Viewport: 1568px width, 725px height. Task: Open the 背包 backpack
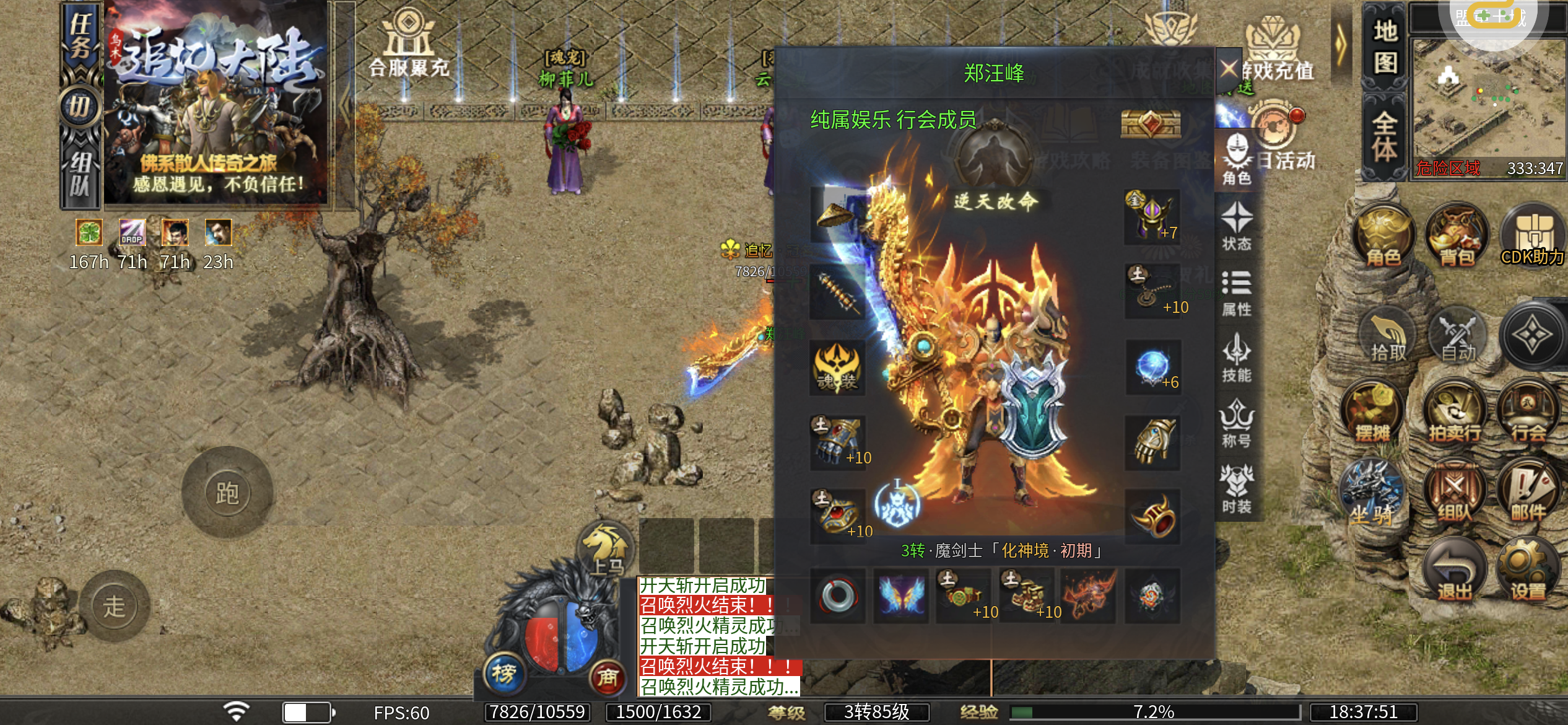(1457, 235)
